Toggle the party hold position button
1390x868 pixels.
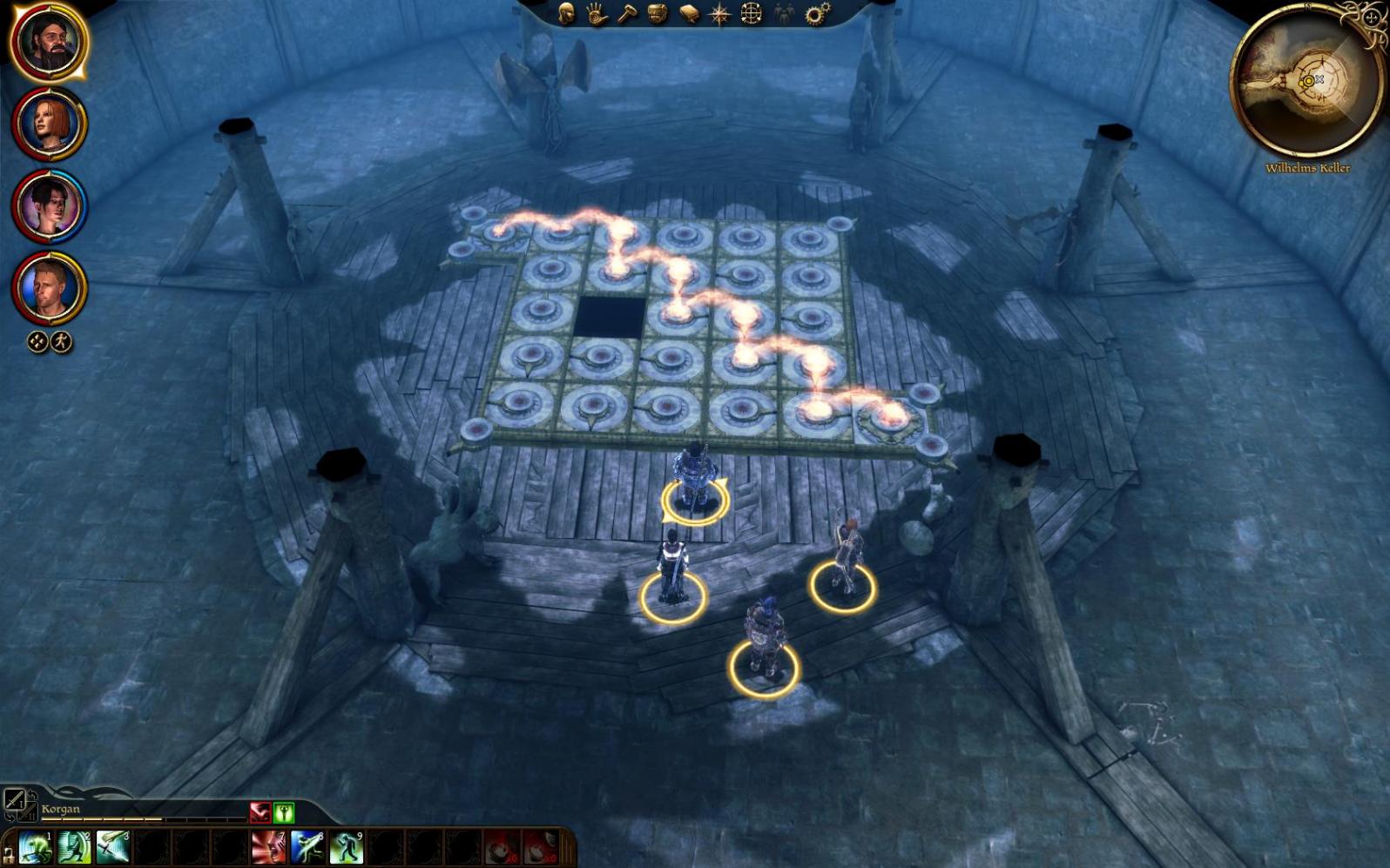(60, 342)
